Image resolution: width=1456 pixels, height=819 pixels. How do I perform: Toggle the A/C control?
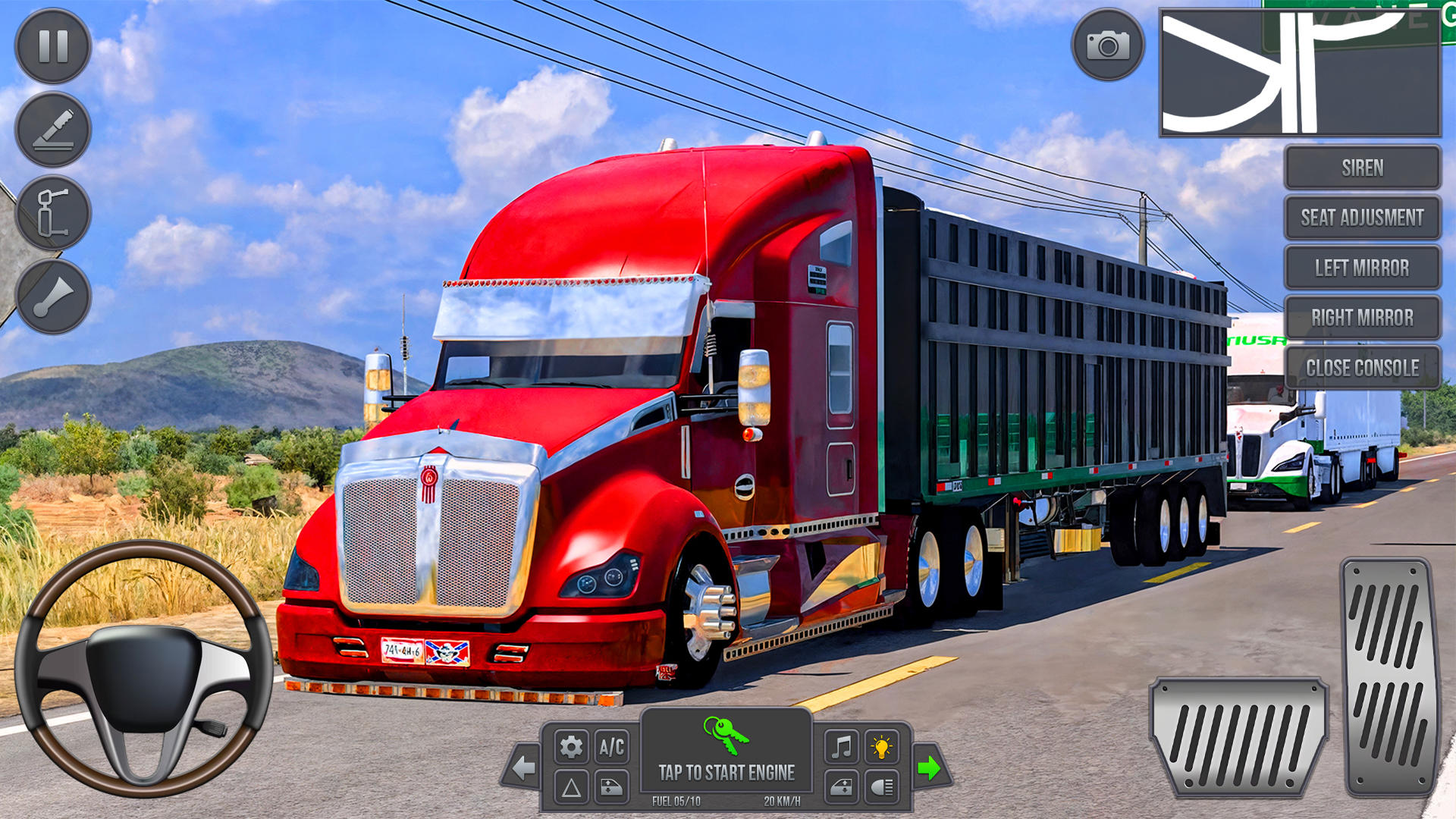pyautogui.click(x=611, y=746)
